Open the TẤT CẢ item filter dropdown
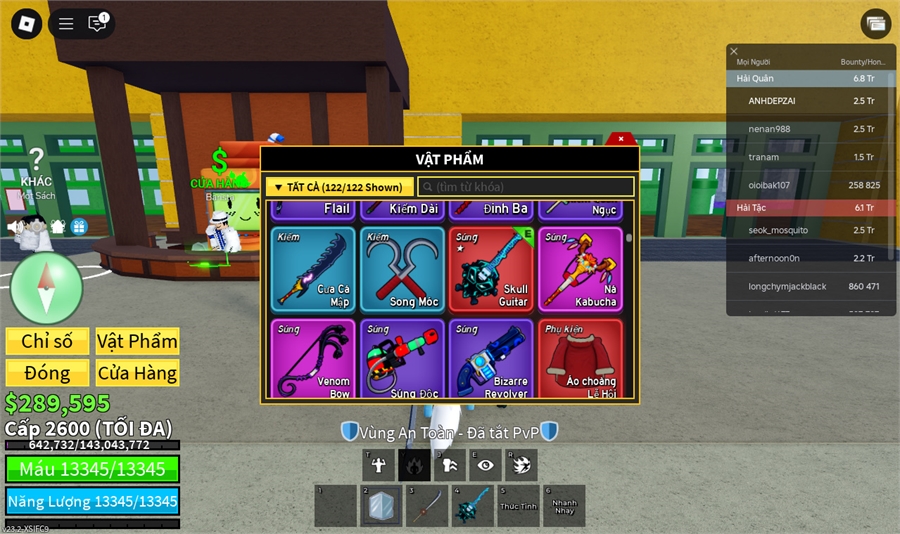The height and width of the screenshot is (534, 900). click(339, 187)
